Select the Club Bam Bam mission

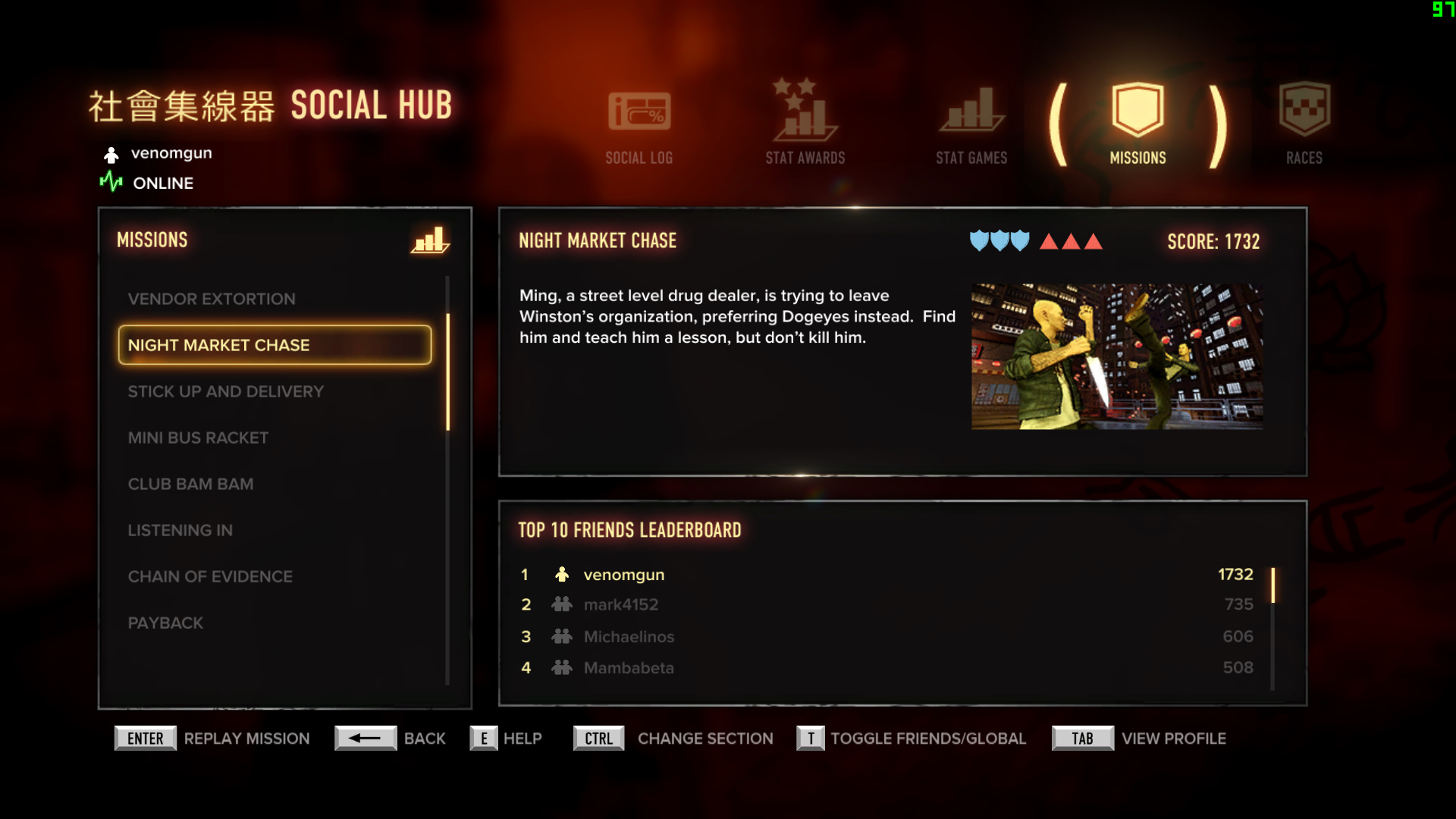(x=190, y=484)
